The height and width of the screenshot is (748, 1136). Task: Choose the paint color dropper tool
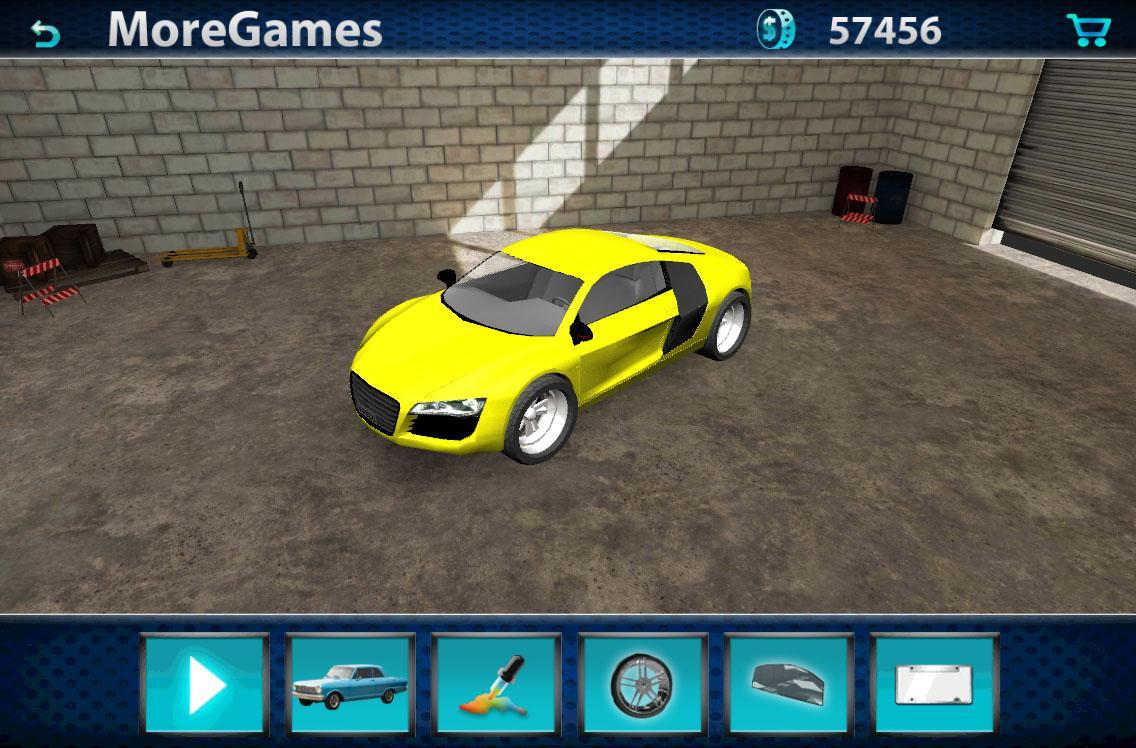point(497,686)
